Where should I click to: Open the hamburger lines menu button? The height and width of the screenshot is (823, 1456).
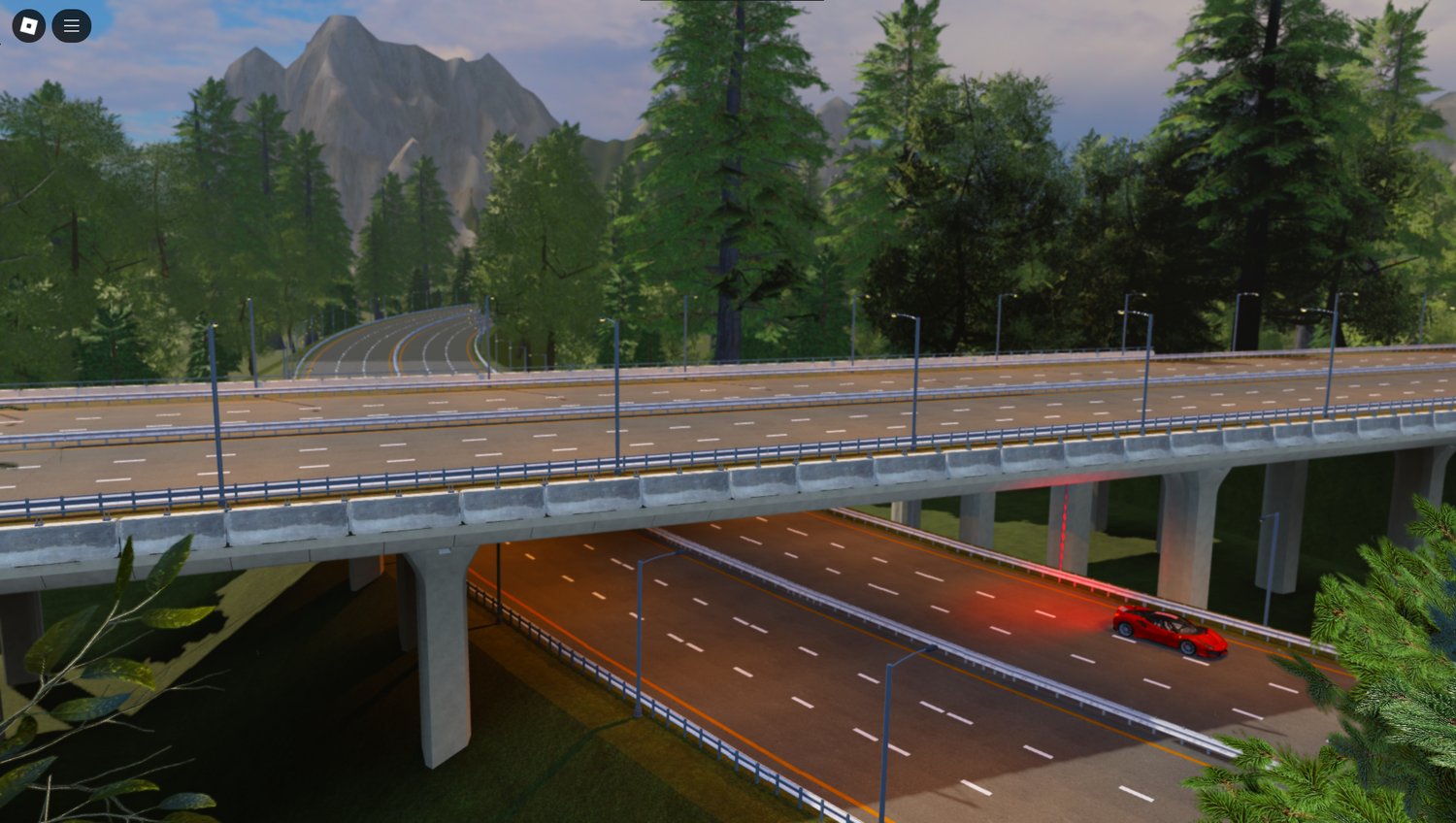(72, 26)
